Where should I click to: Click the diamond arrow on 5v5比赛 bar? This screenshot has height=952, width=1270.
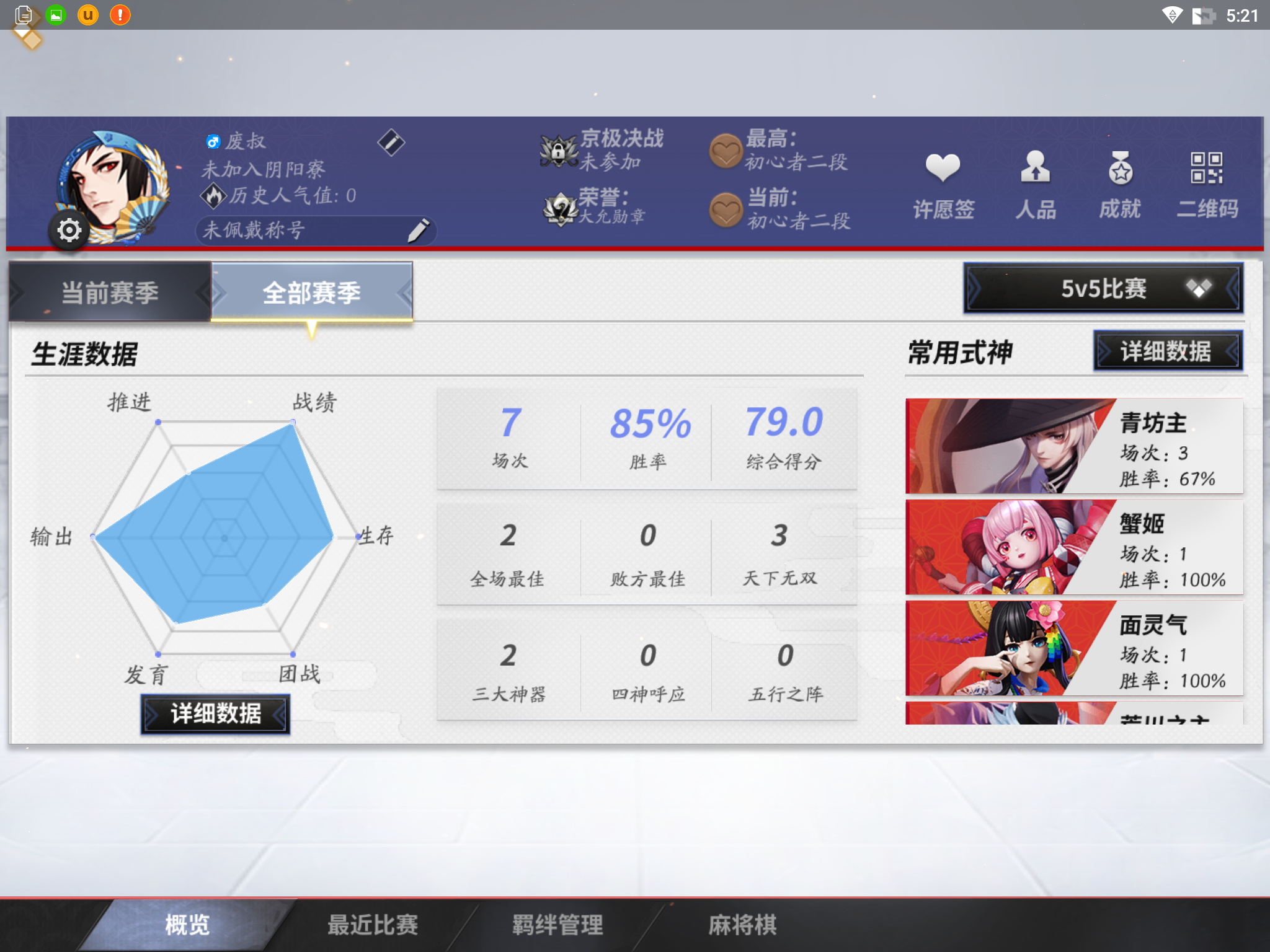coord(1198,287)
